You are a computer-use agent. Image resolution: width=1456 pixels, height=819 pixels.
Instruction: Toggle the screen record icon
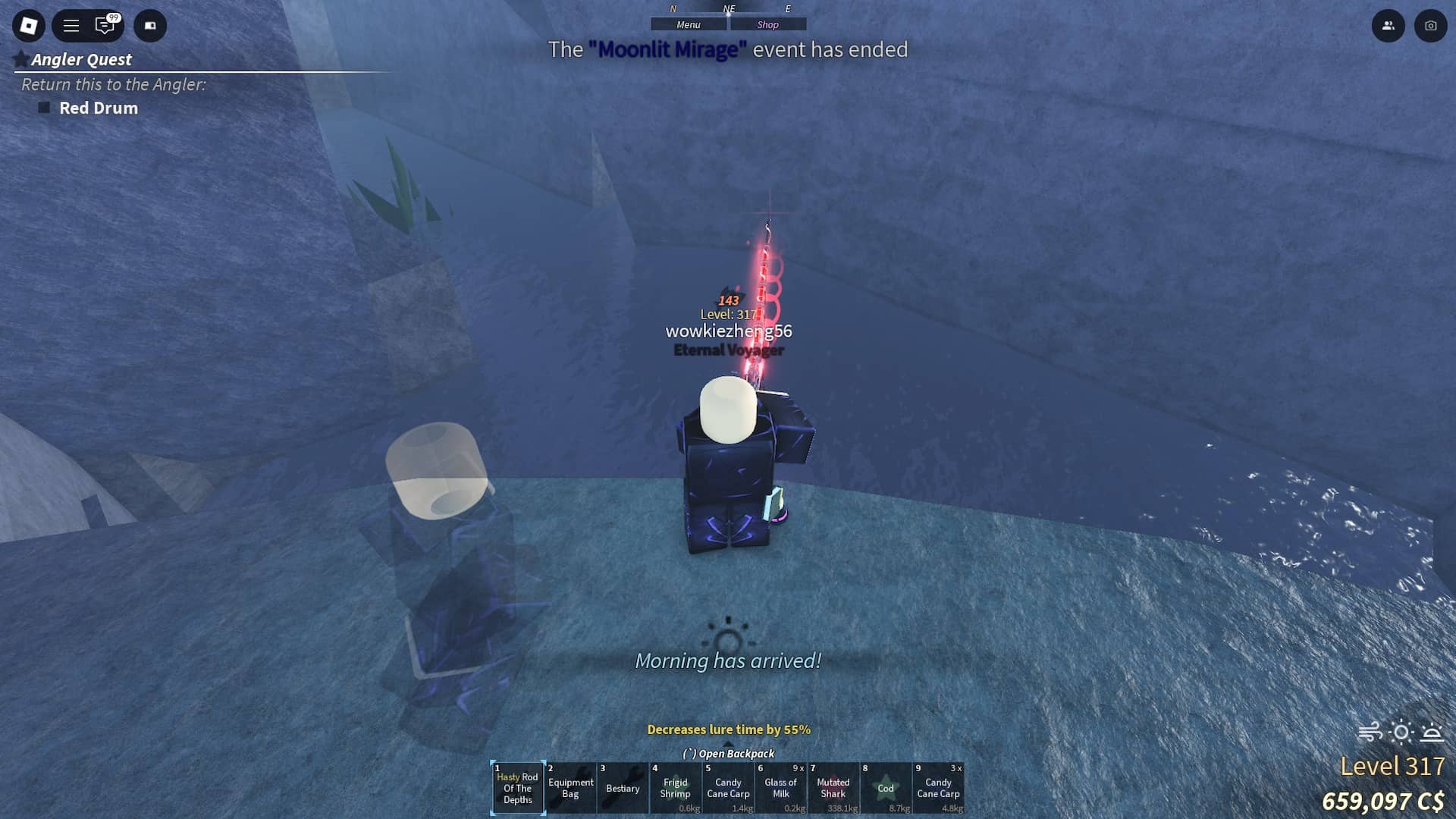click(150, 26)
